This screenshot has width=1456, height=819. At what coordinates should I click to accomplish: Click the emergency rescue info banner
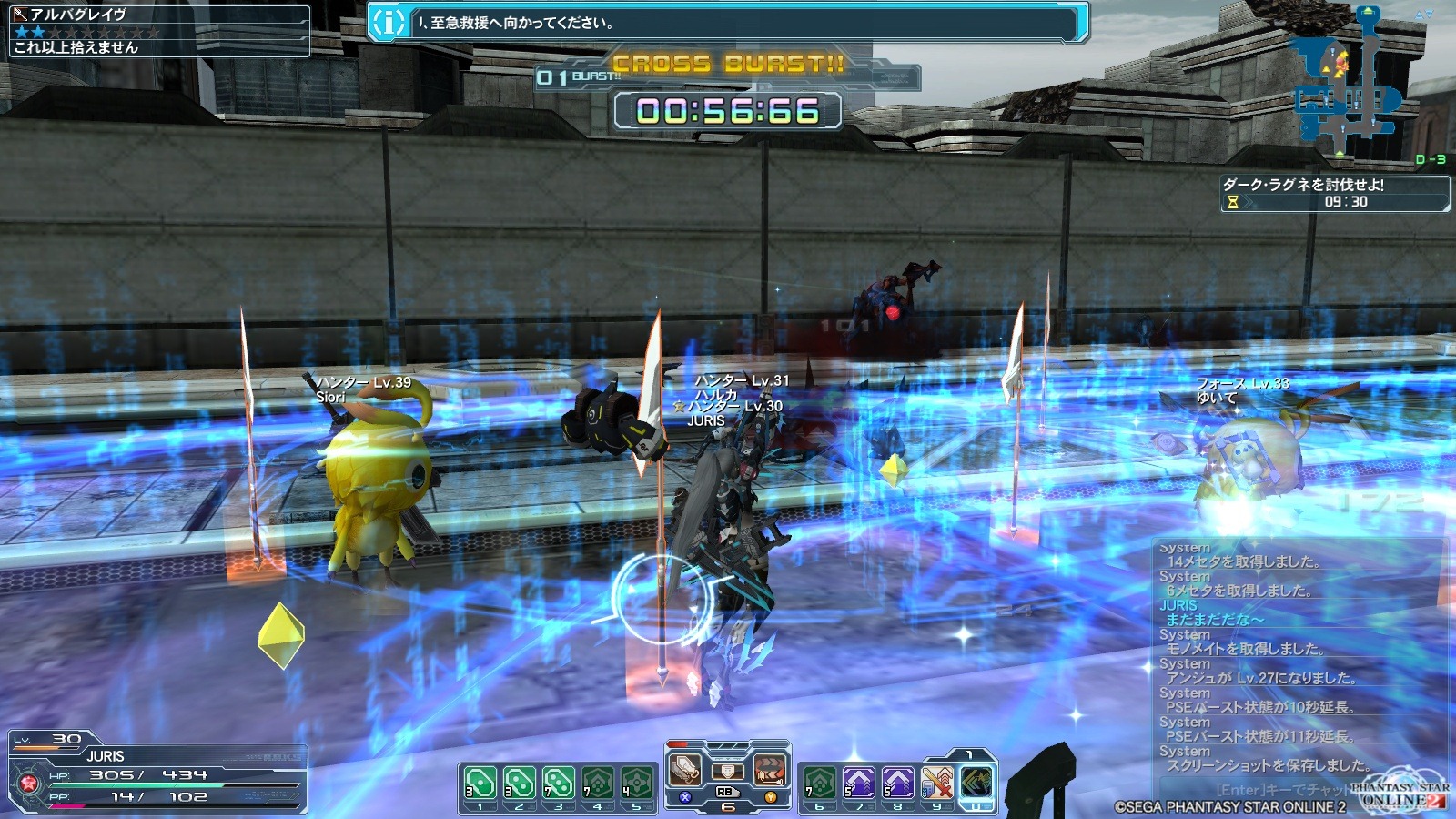click(728, 23)
